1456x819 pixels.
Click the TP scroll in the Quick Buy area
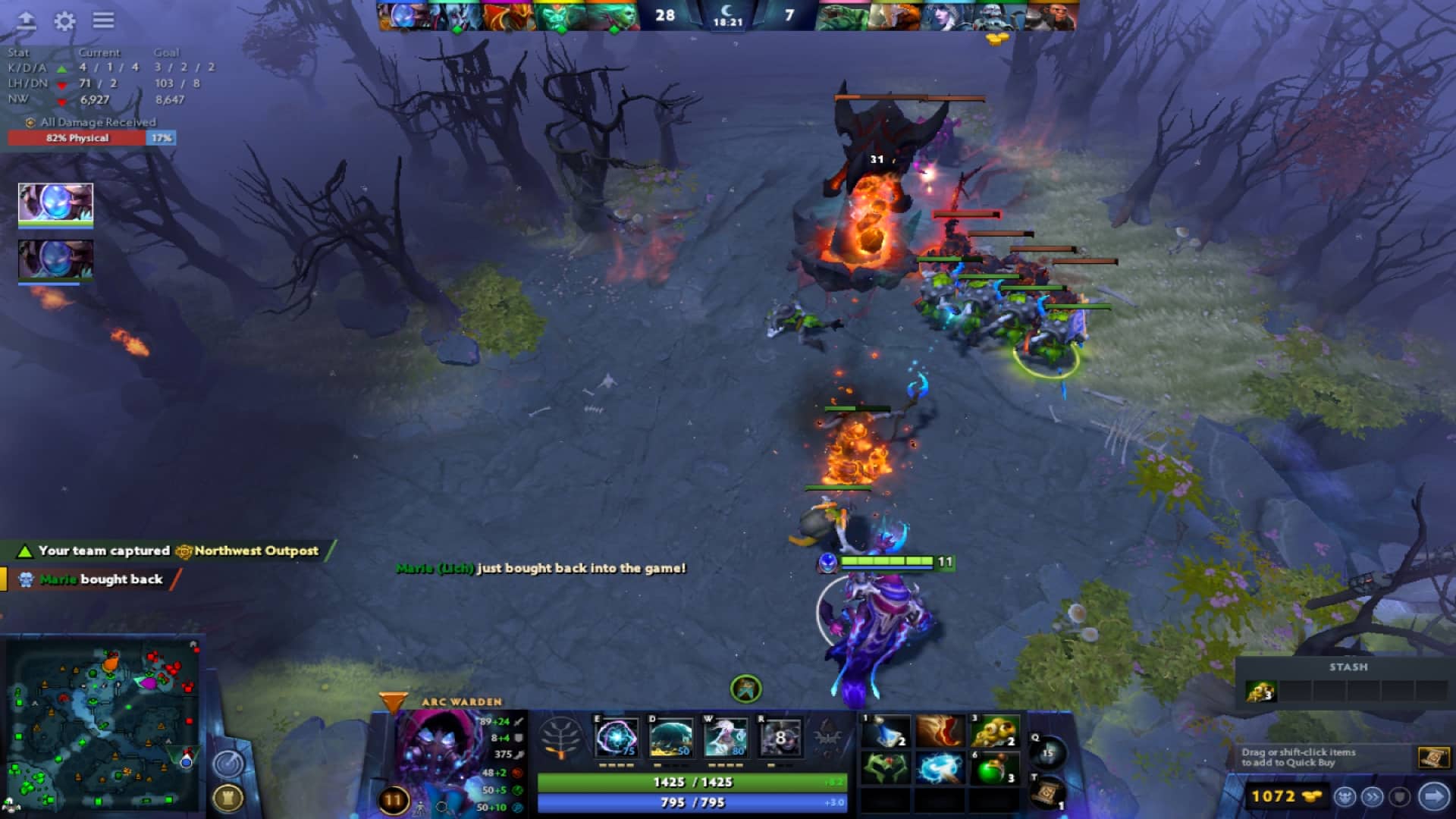pyautogui.click(x=1435, y=757)
